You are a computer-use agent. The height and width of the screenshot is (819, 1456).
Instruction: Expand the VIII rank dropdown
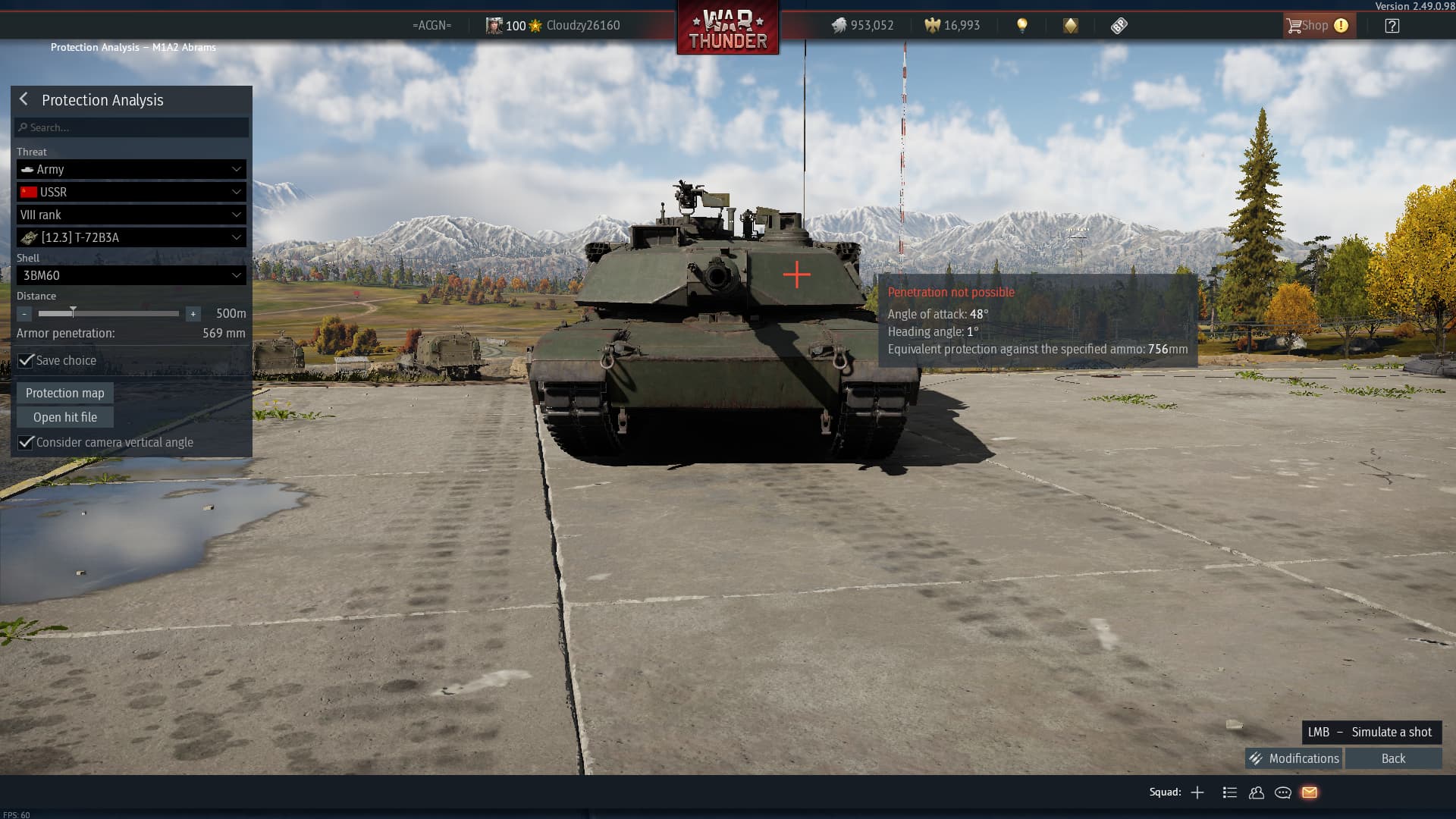[131, 215]
